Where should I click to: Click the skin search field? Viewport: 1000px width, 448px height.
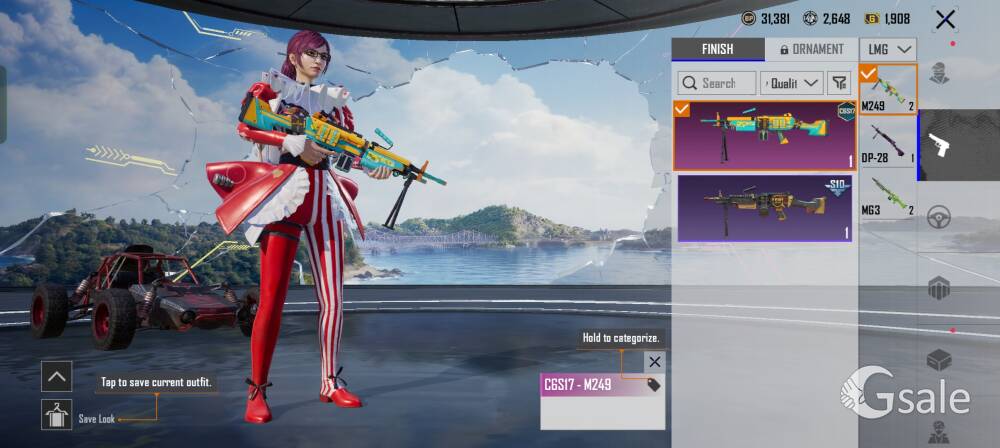(x=716, y=83)
